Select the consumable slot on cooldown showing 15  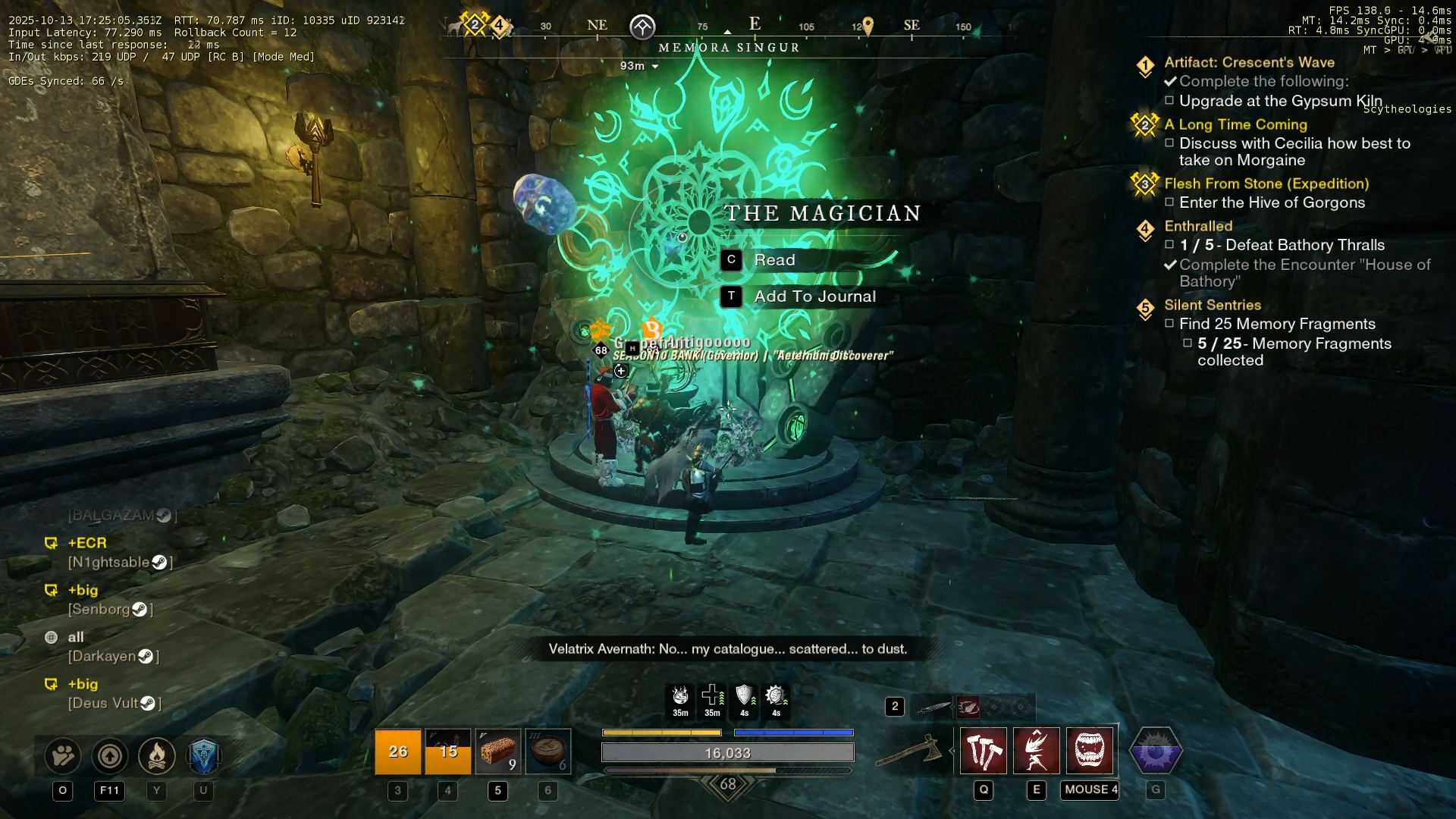point(447,752)
